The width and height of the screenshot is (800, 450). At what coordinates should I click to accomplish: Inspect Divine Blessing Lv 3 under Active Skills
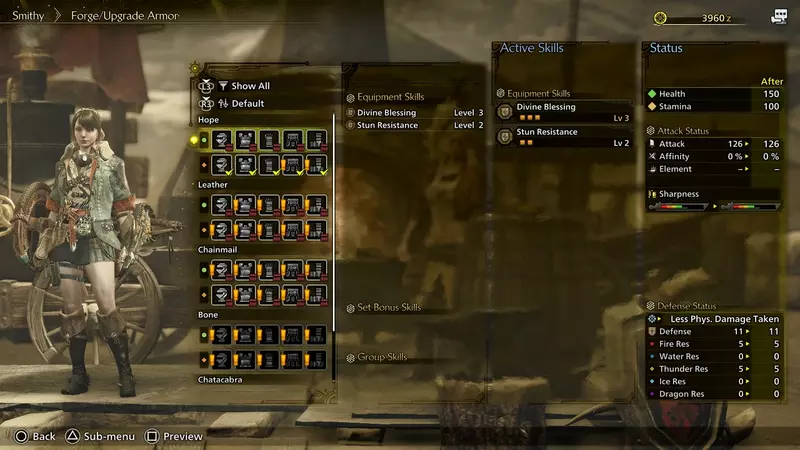coord(565,111)
